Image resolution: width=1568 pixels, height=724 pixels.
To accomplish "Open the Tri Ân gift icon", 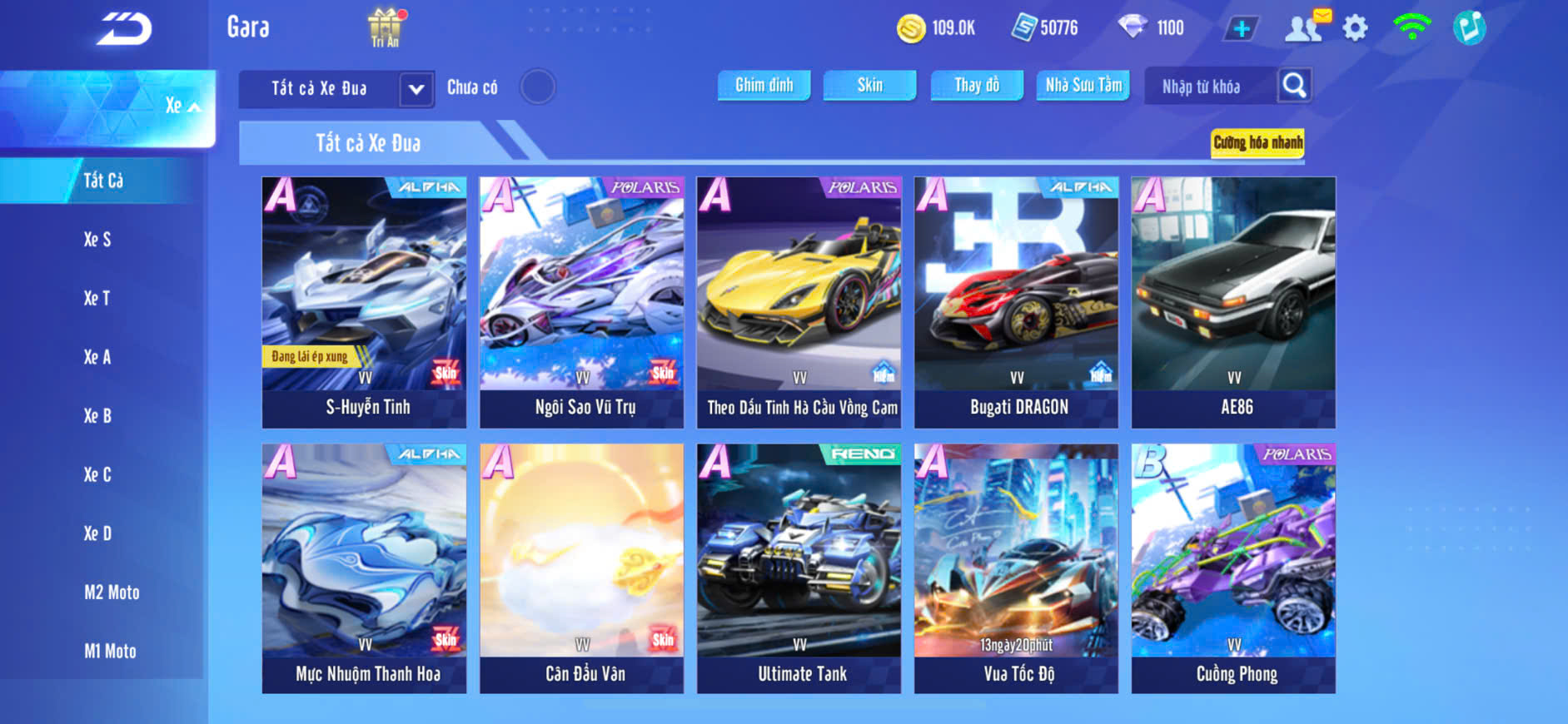I will 385,27.
